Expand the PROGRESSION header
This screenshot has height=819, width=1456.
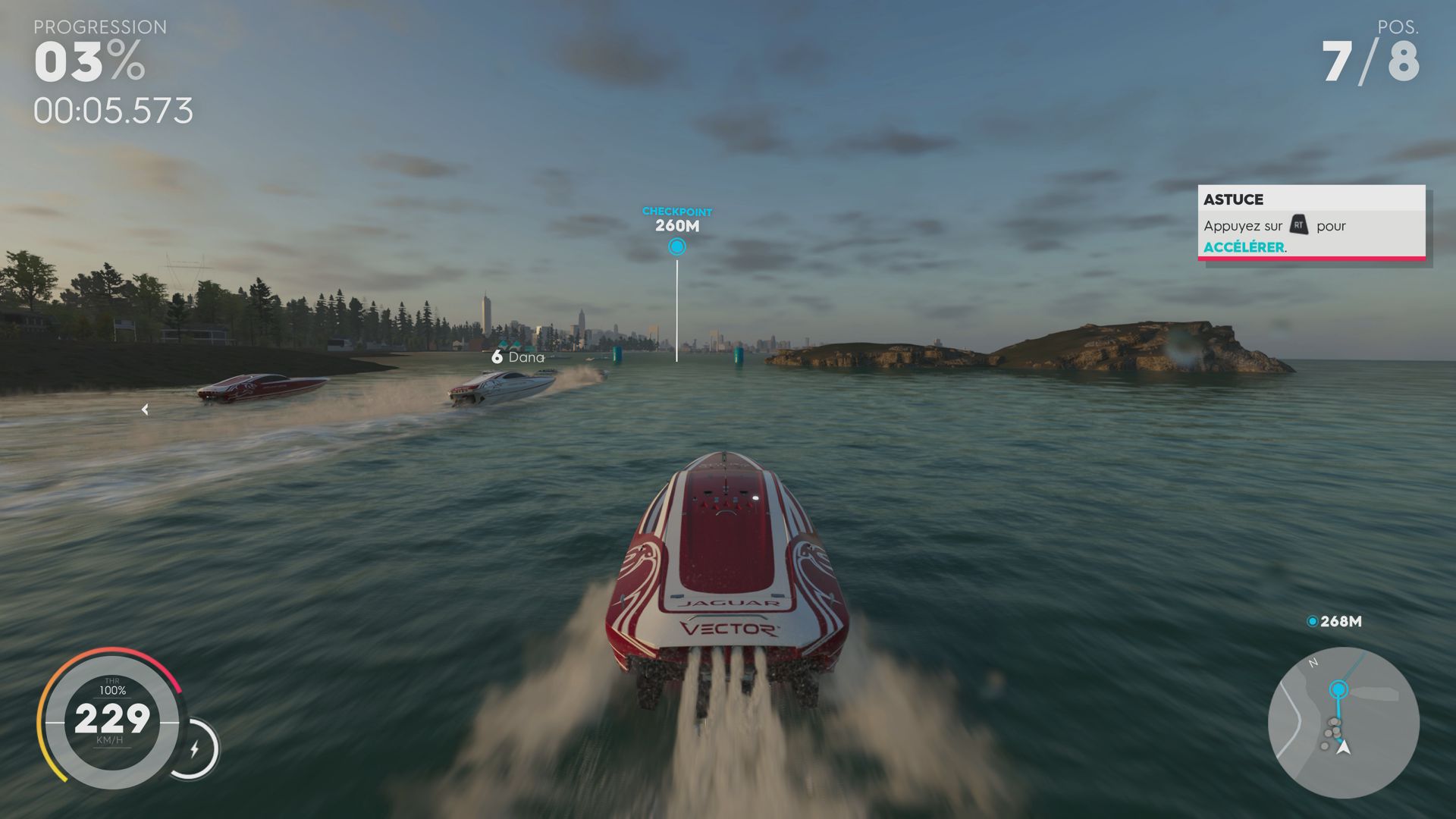pos(99,27)
